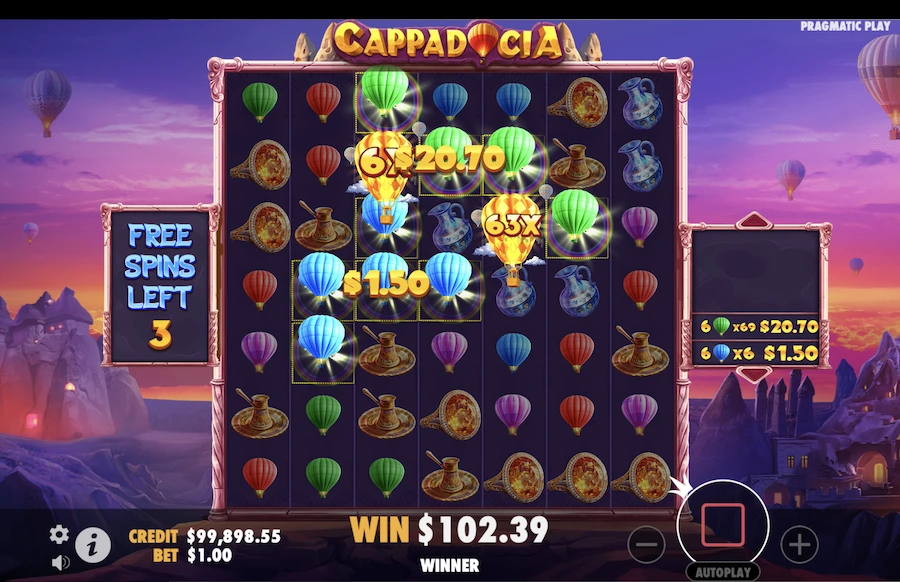Decrease the bet with the minus button
Image resolution: width=900 pixels, height=582 pixels.
(x=648, y=545)
